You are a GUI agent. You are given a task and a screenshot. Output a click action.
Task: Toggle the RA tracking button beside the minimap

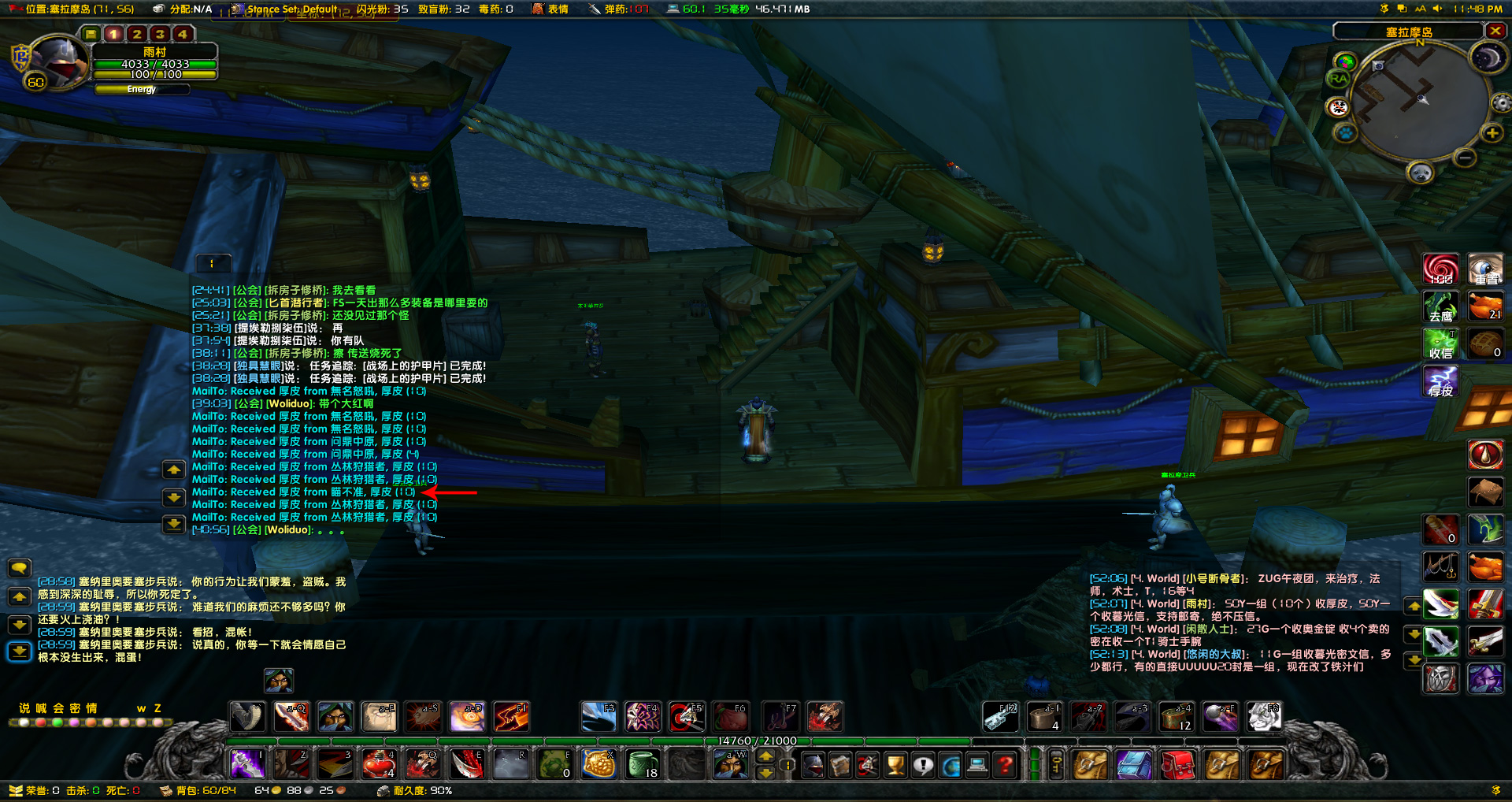(1339, 79)
